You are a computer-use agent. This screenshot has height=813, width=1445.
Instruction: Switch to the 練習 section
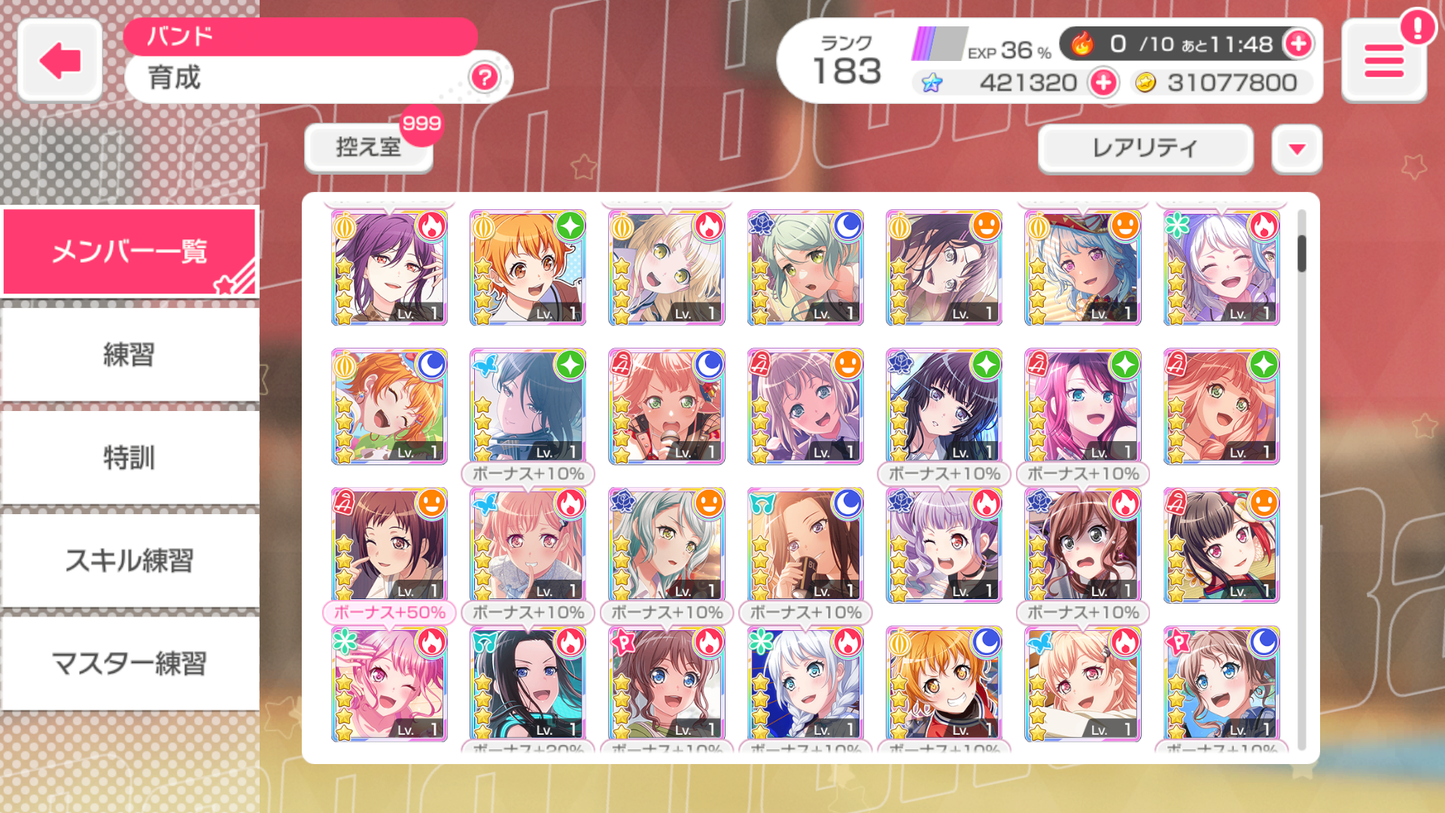click(129, 354)
